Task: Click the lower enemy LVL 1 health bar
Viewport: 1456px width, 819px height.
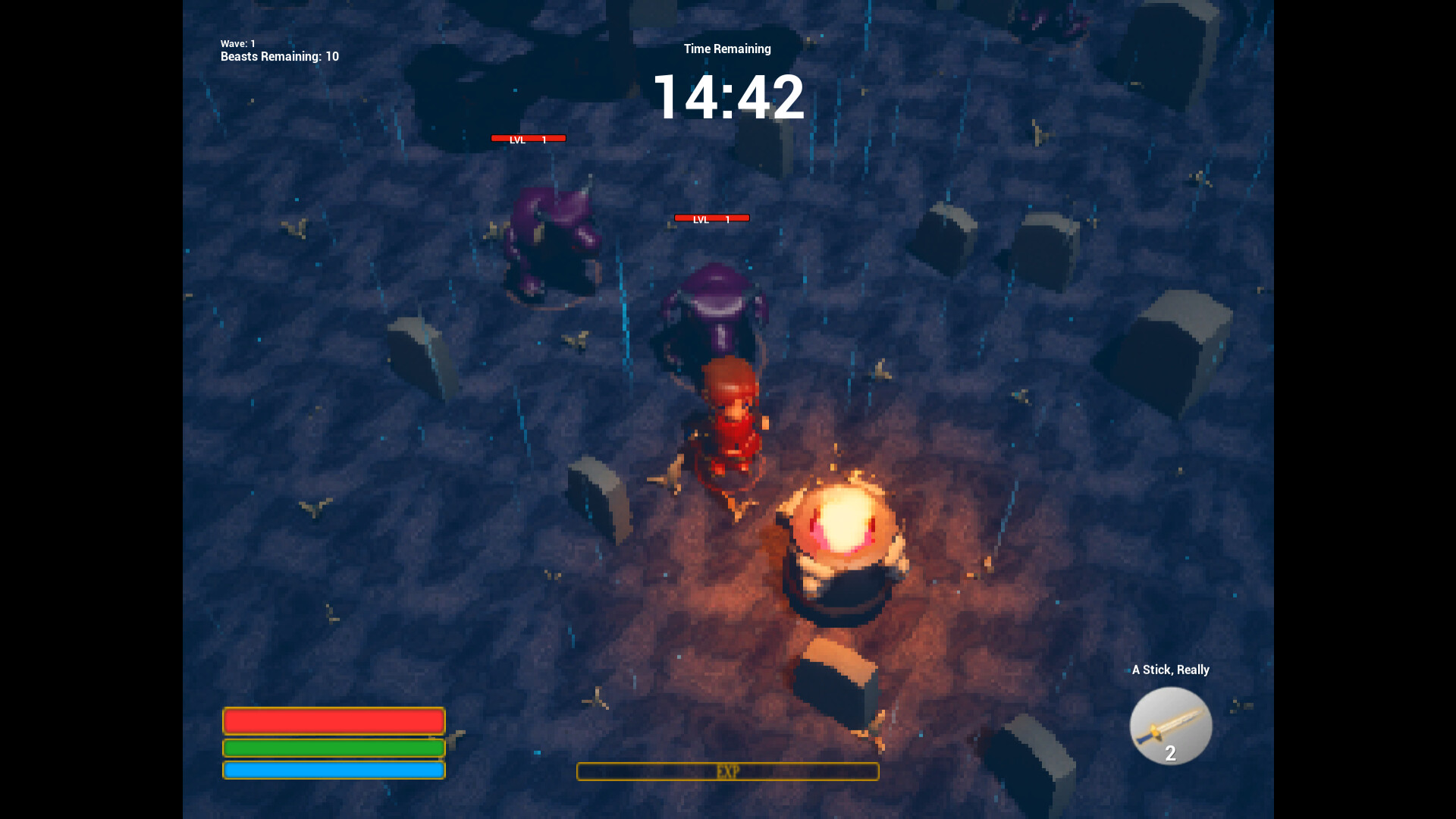Action: click(x=711, y=218)
